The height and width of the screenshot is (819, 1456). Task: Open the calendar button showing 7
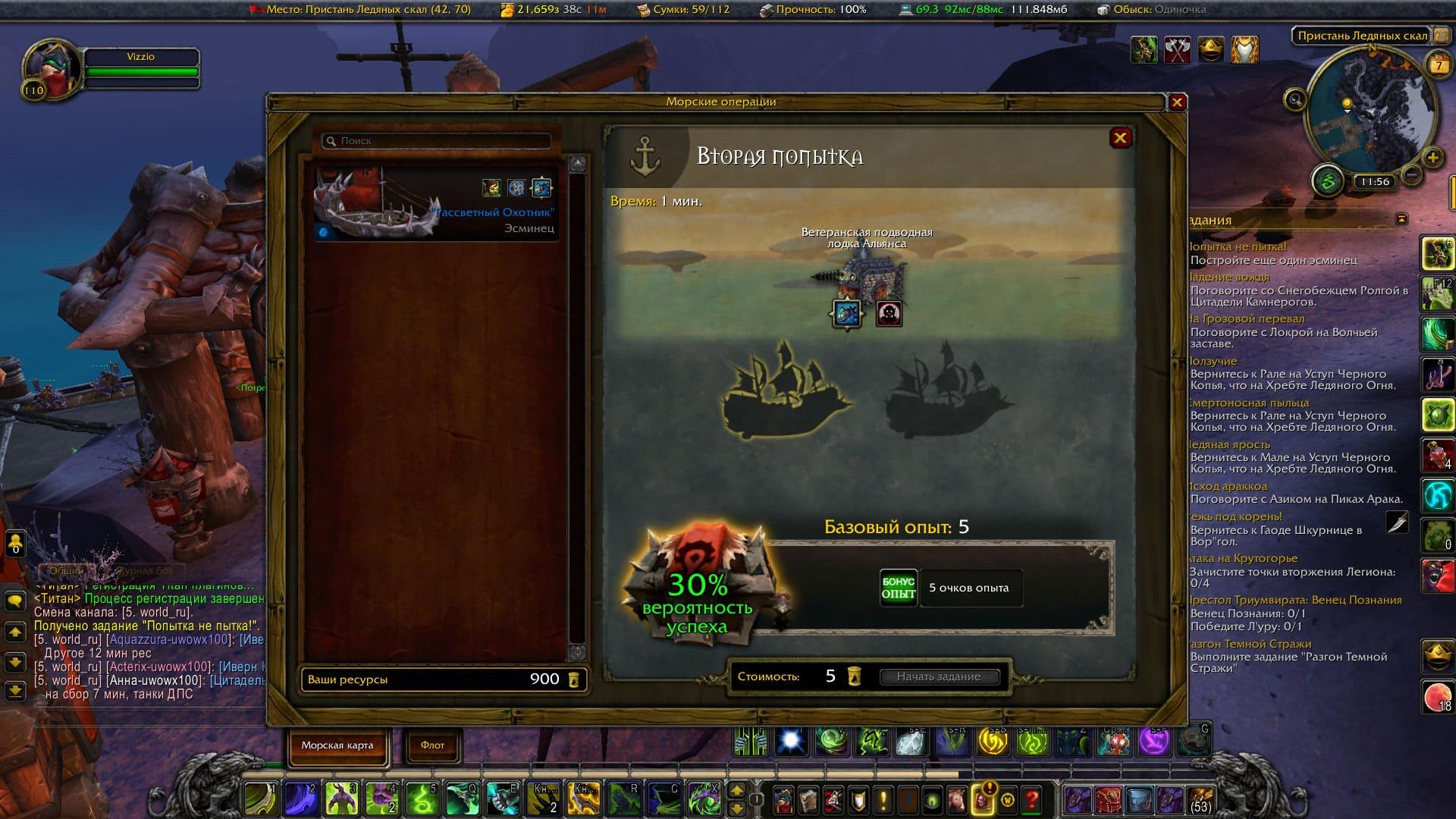point(1438,65)
